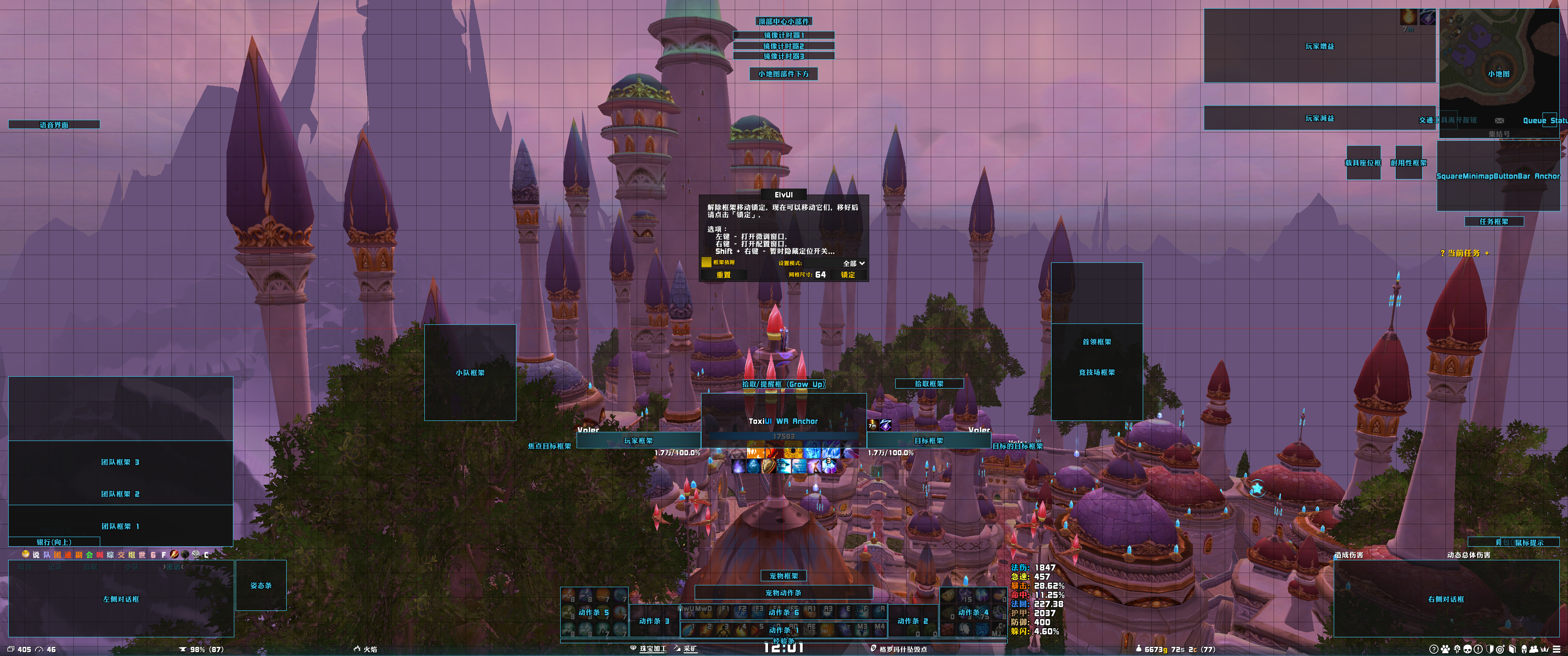Reset mover positions with 重置 button
Viewport: 1568px width, 656px height.
[723, 275]
